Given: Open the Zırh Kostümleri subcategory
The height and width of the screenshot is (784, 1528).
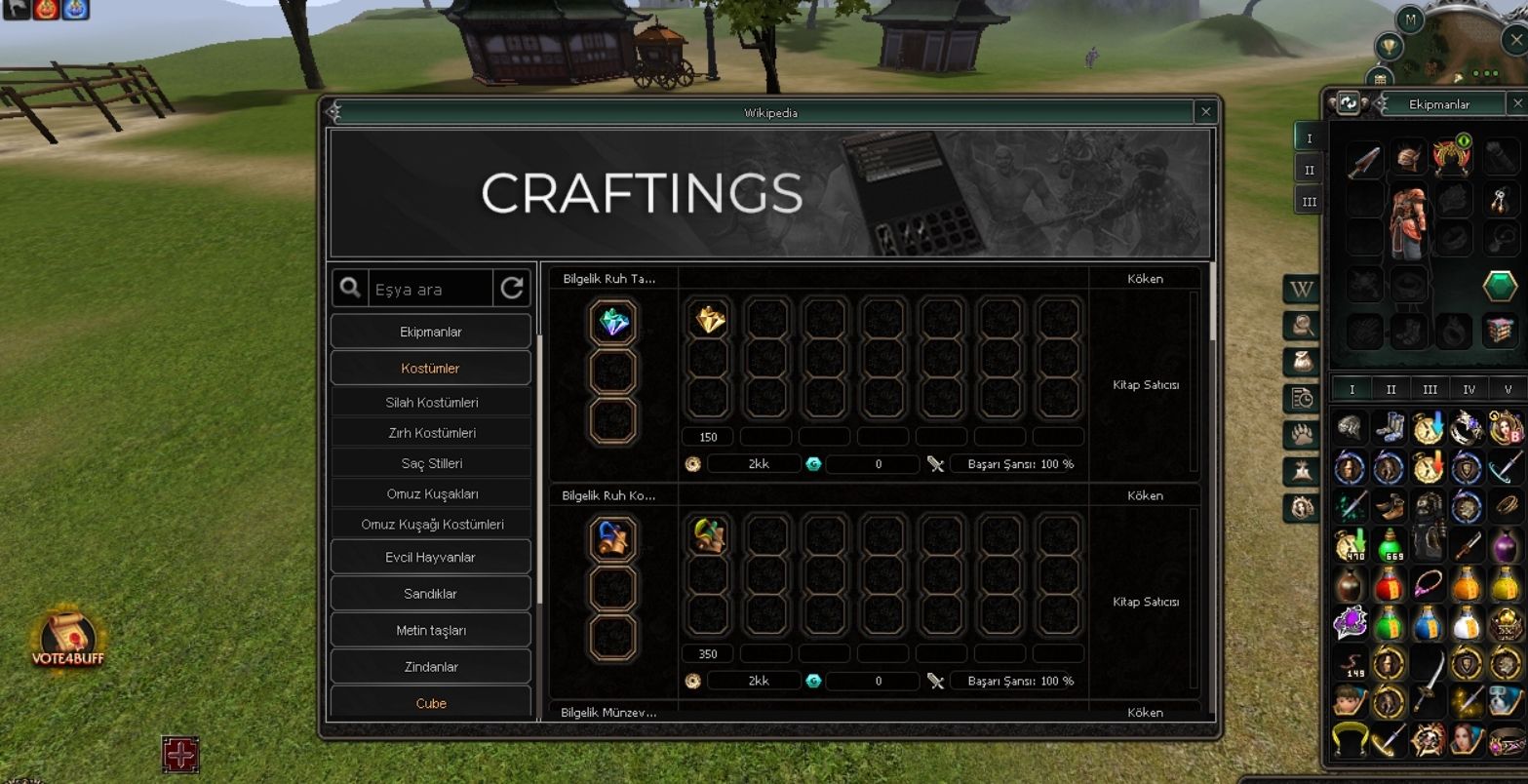Looking at the screenshot, I should 431,433.
